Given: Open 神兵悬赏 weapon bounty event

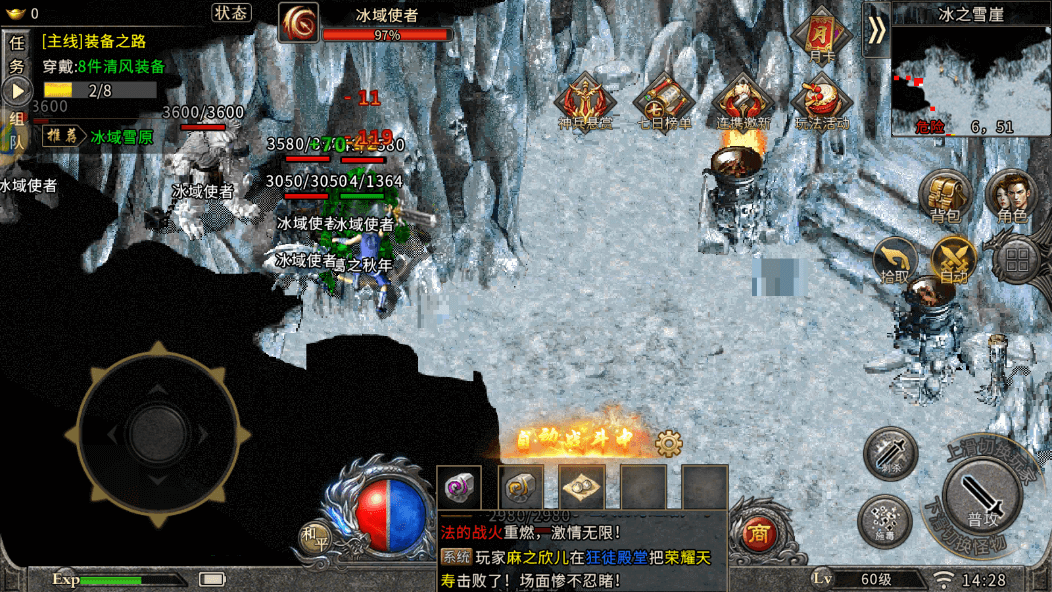Looking at the screenshot, I should [585, 104].
